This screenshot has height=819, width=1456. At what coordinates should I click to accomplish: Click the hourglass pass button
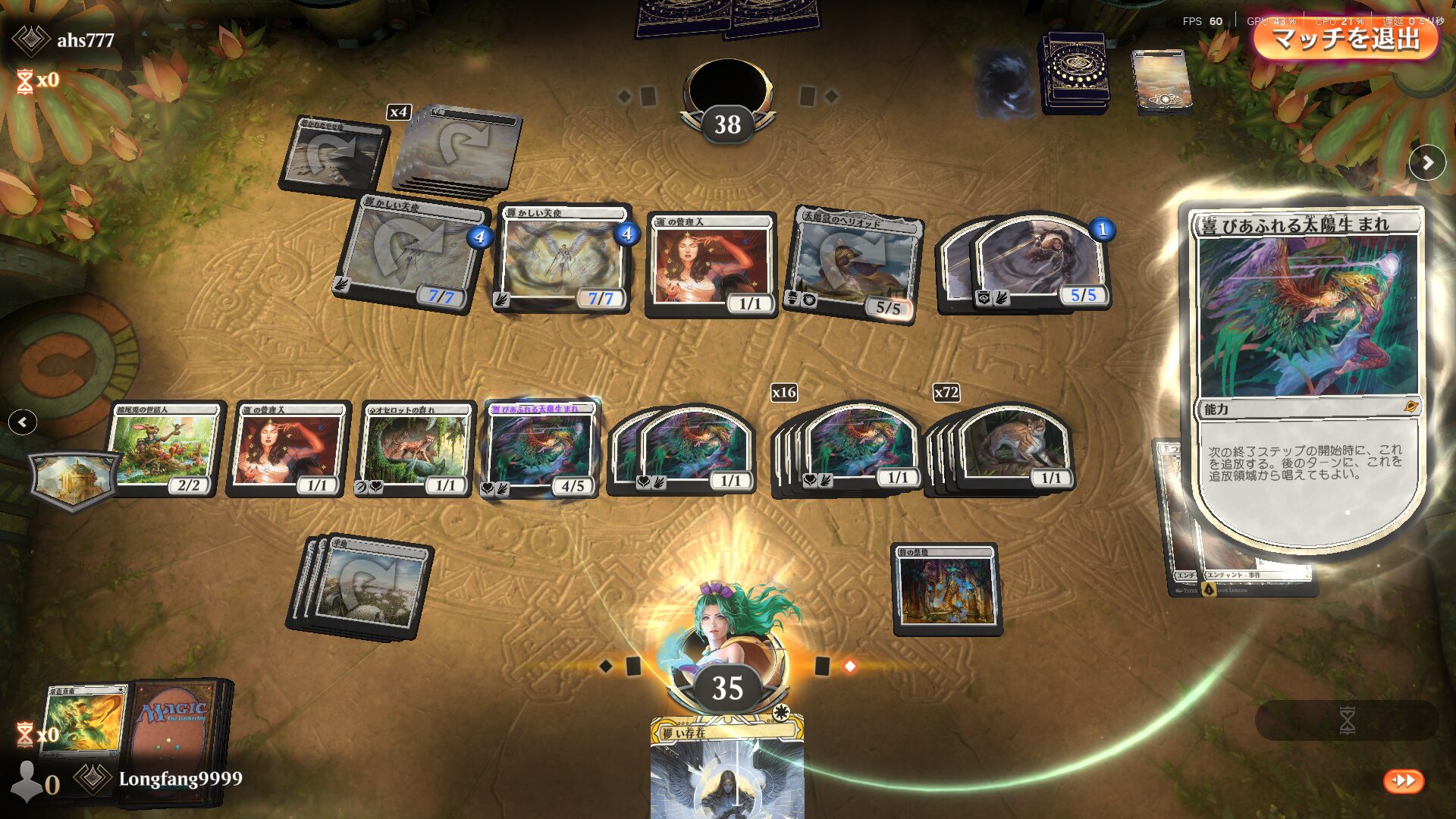click(1347, 720)
